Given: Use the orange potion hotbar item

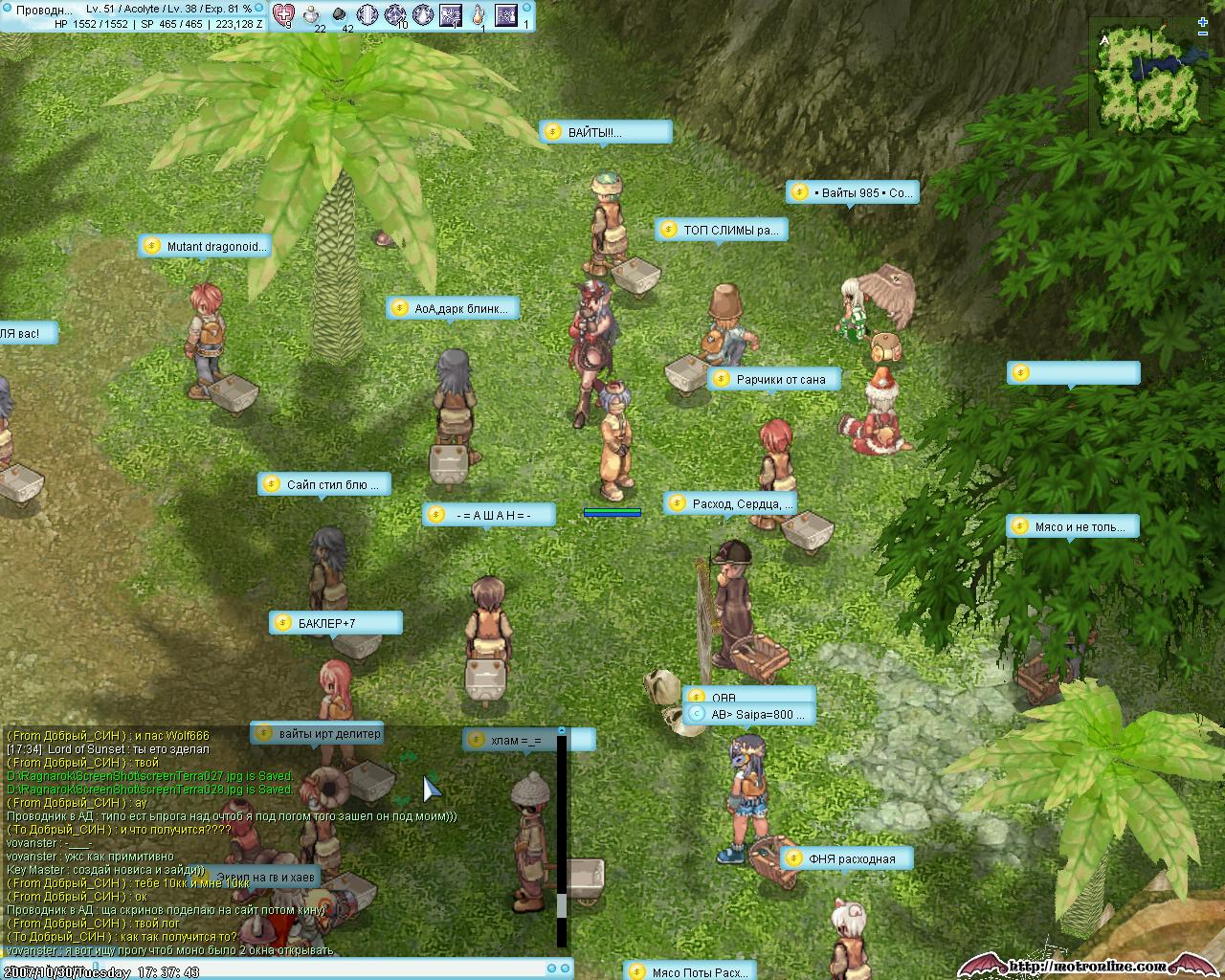Looking at the screenshot, I should pyautogui.click(x=479, y=14).
